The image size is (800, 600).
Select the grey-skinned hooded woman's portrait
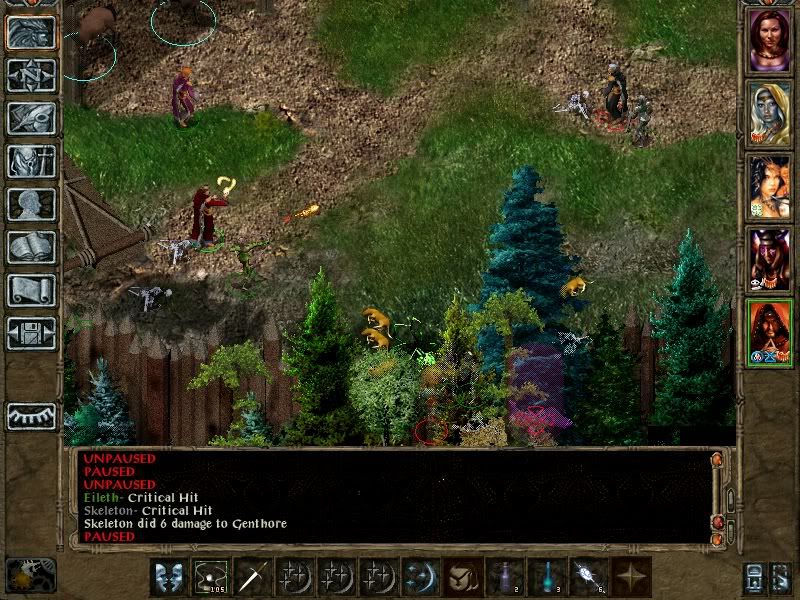770,112
